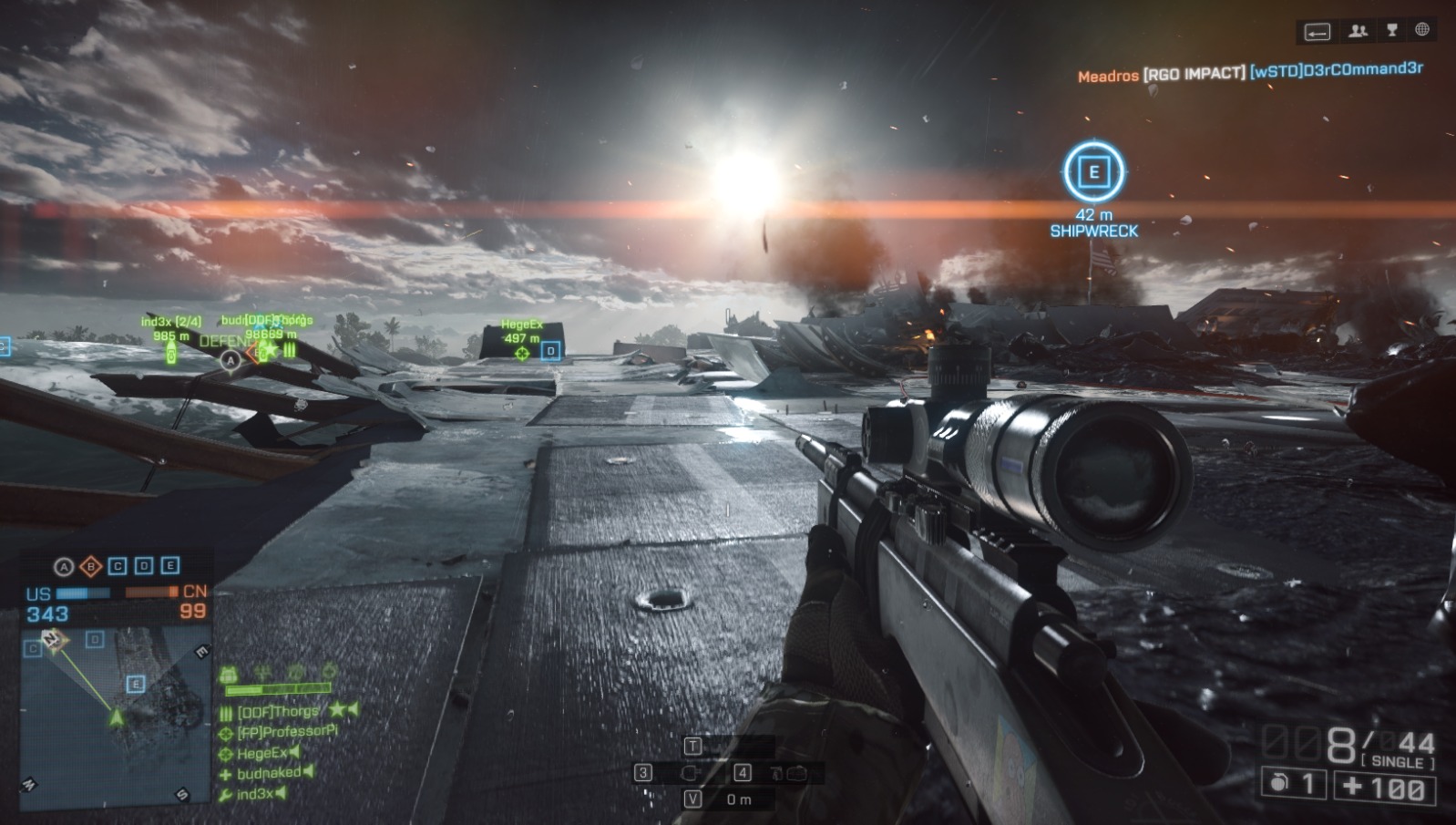The height and width of the screenshot is (825, 1456).
Task: Select squad member [DDF]Thorgs in the squad list
Action: [x=279, y=711]
